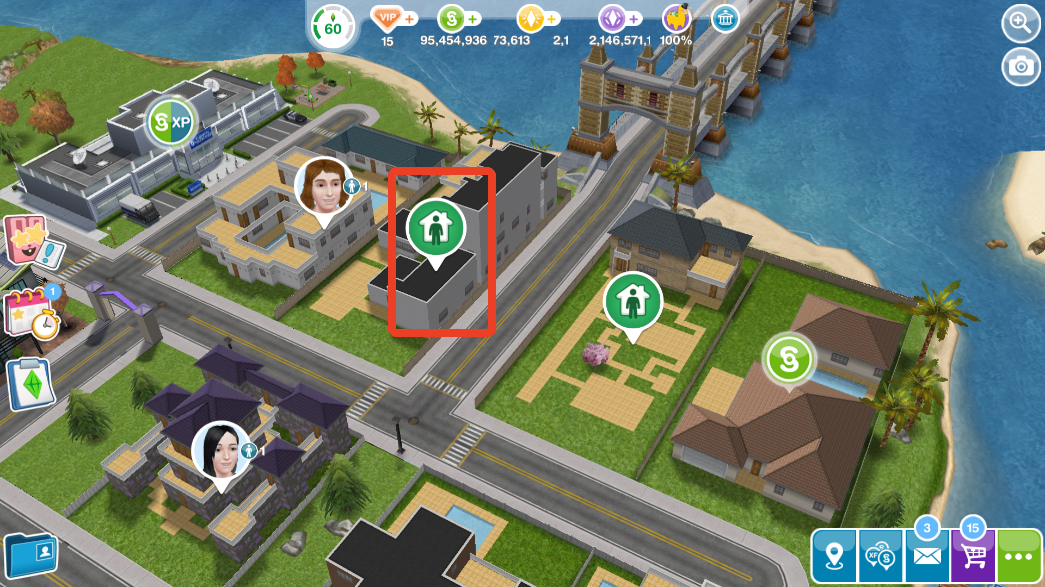
Task: Add more Simoleons with the green plus
Action: [x=473, y=19]
